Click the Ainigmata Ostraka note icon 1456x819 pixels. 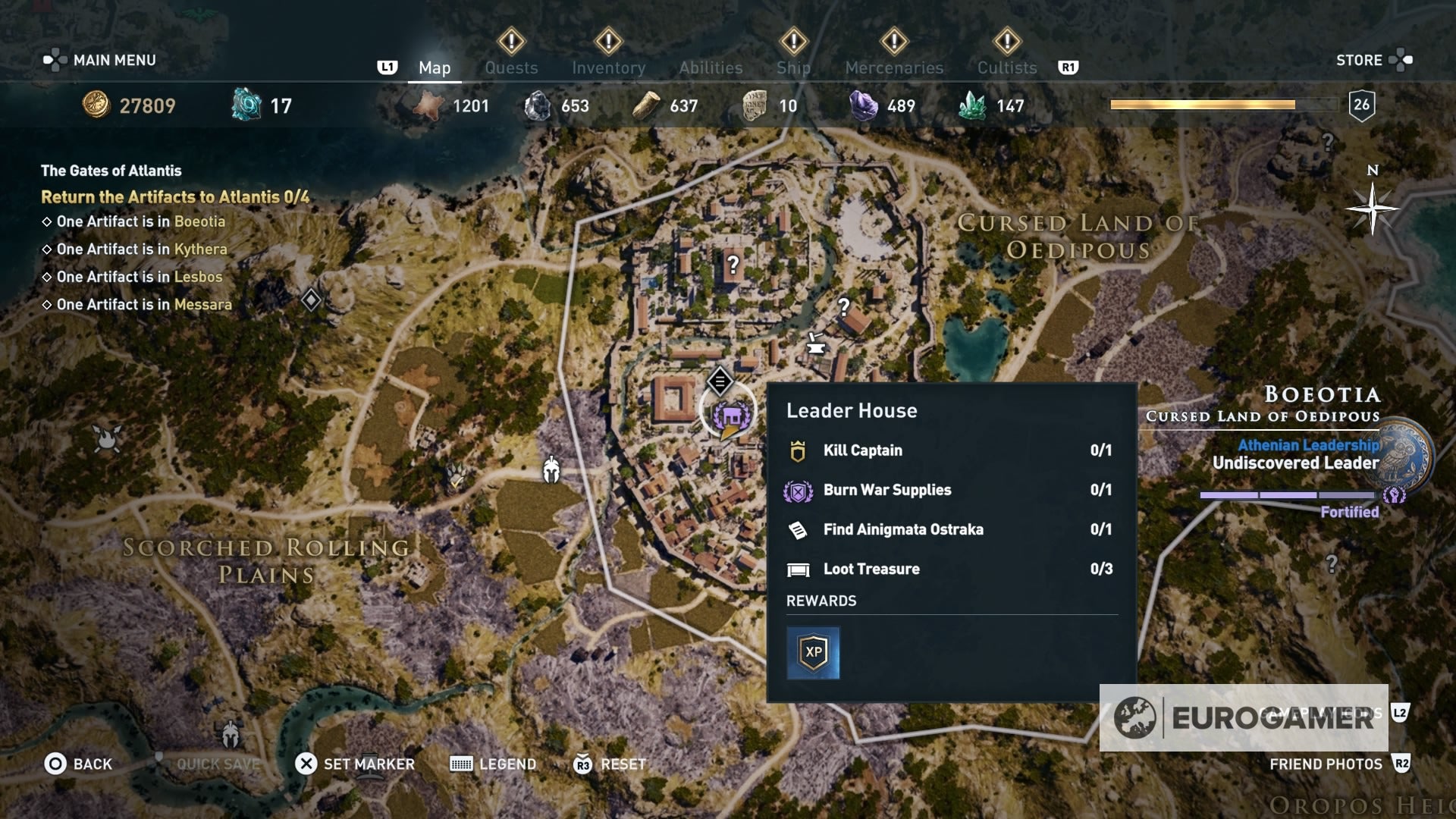[x=797, y=529]
